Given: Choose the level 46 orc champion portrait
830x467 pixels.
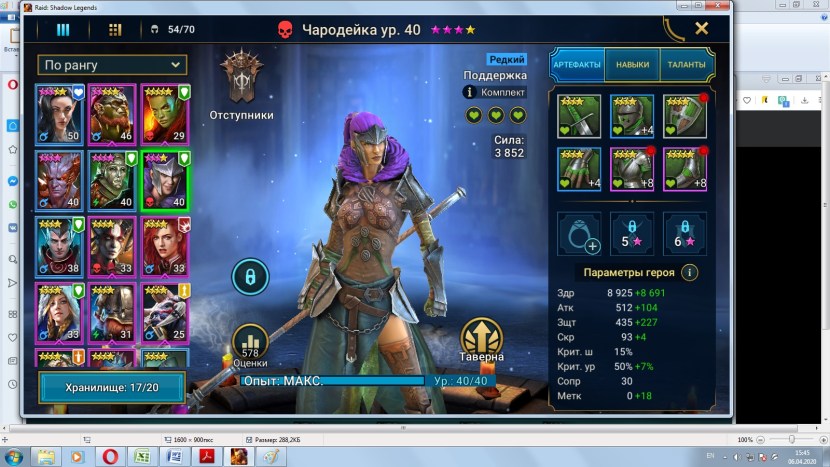Looking at the screenshot, I should (x=112, y=113).
